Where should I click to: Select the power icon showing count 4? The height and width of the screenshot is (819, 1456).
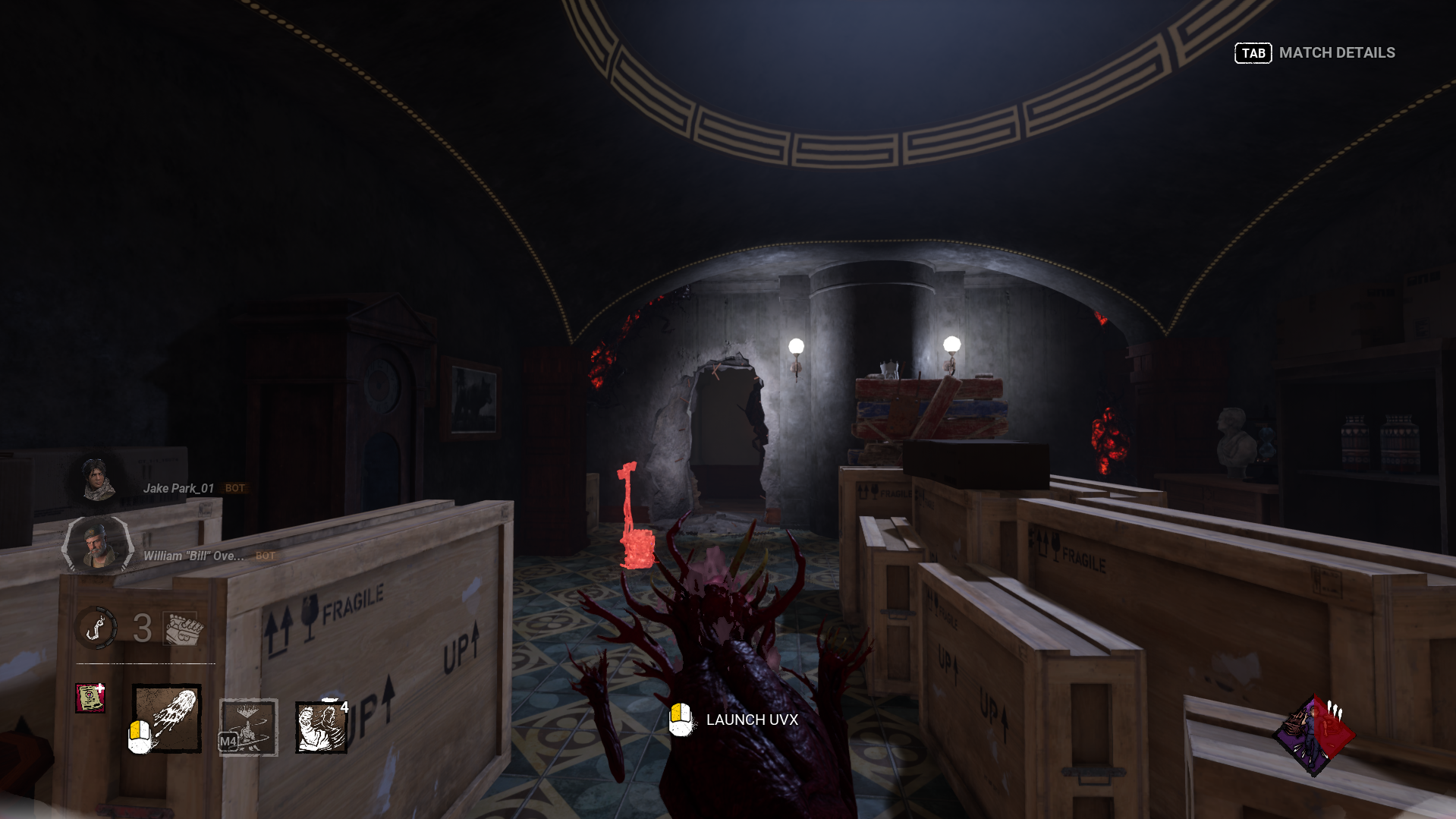point(320,726)
